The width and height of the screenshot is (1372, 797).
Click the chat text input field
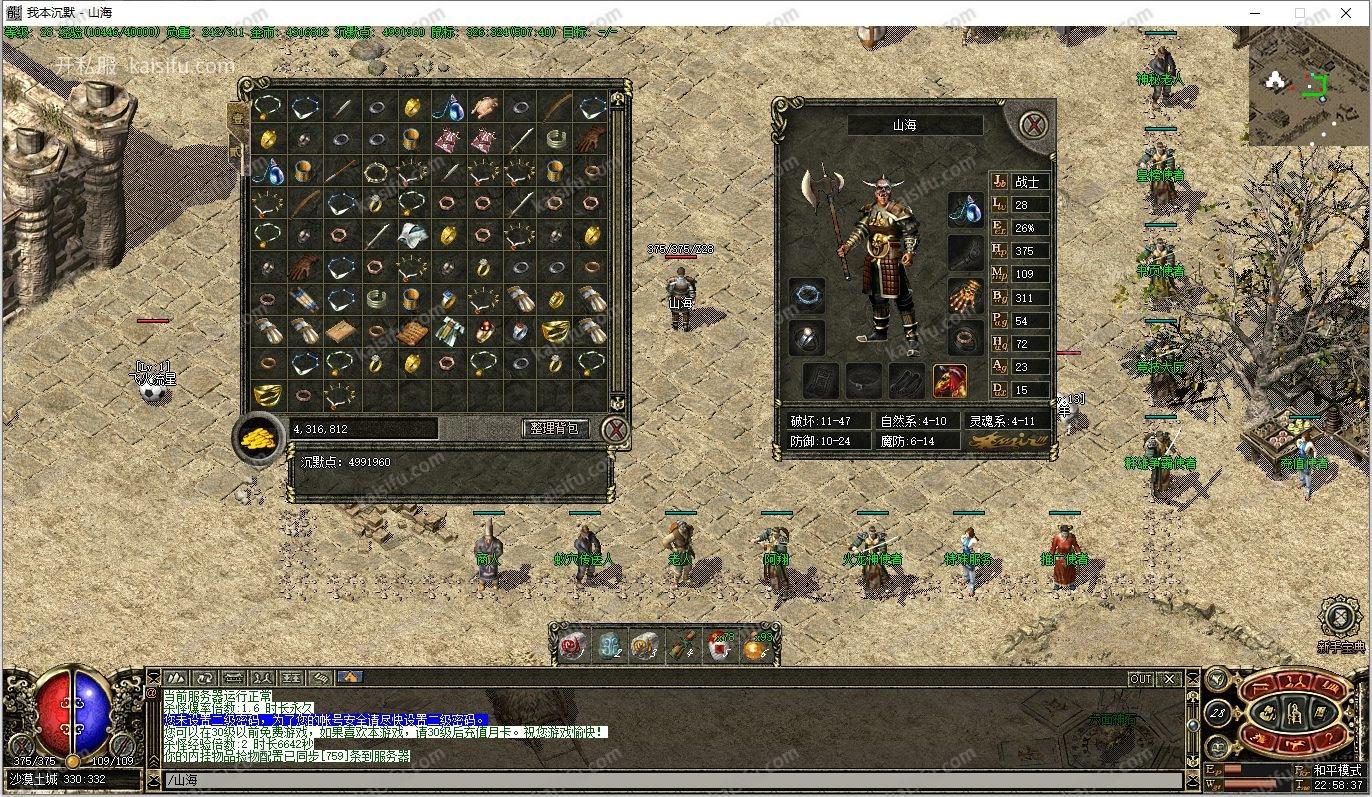click(x=670, y=780)
